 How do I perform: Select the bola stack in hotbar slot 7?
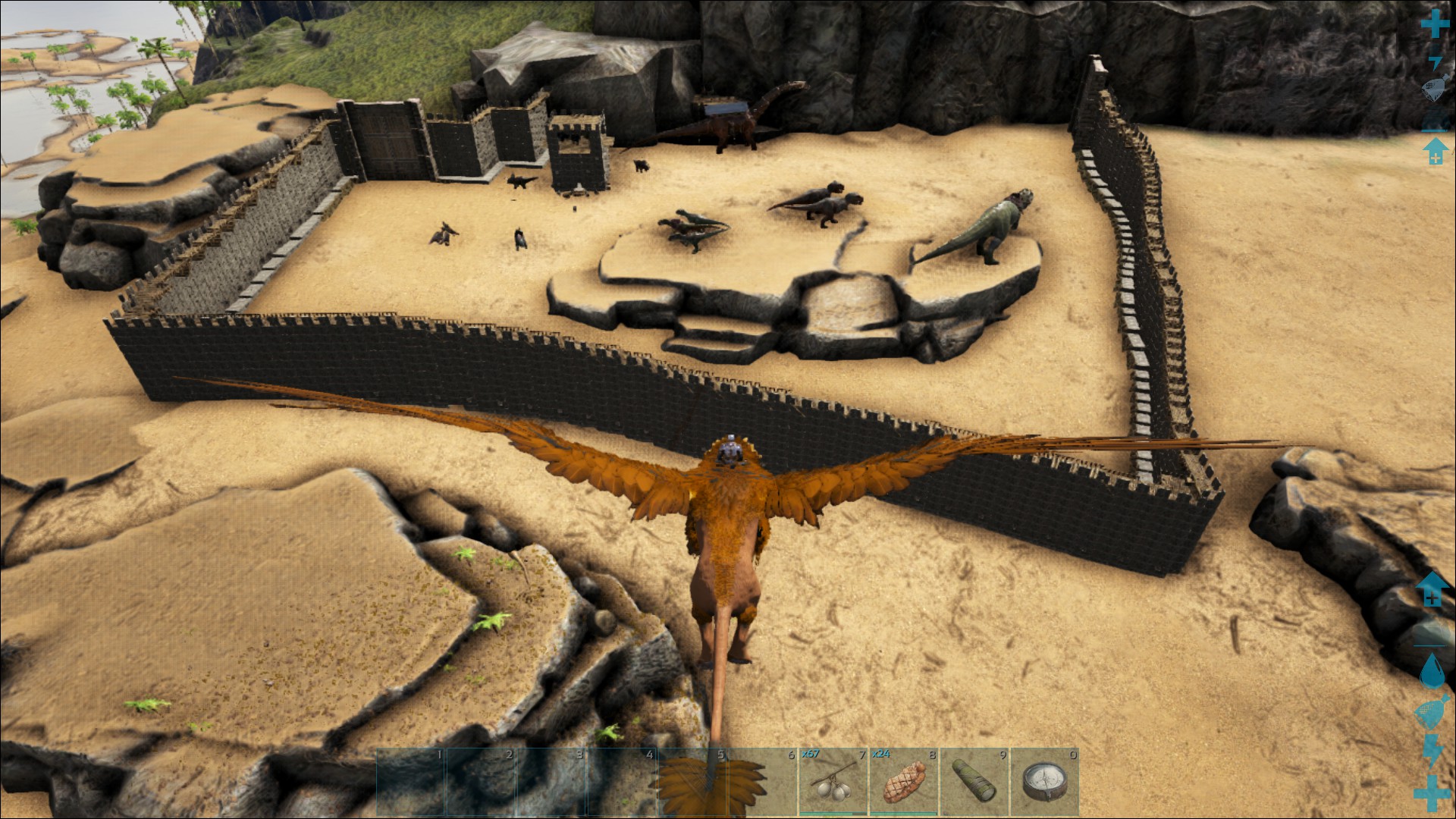(x=833, y=782)
